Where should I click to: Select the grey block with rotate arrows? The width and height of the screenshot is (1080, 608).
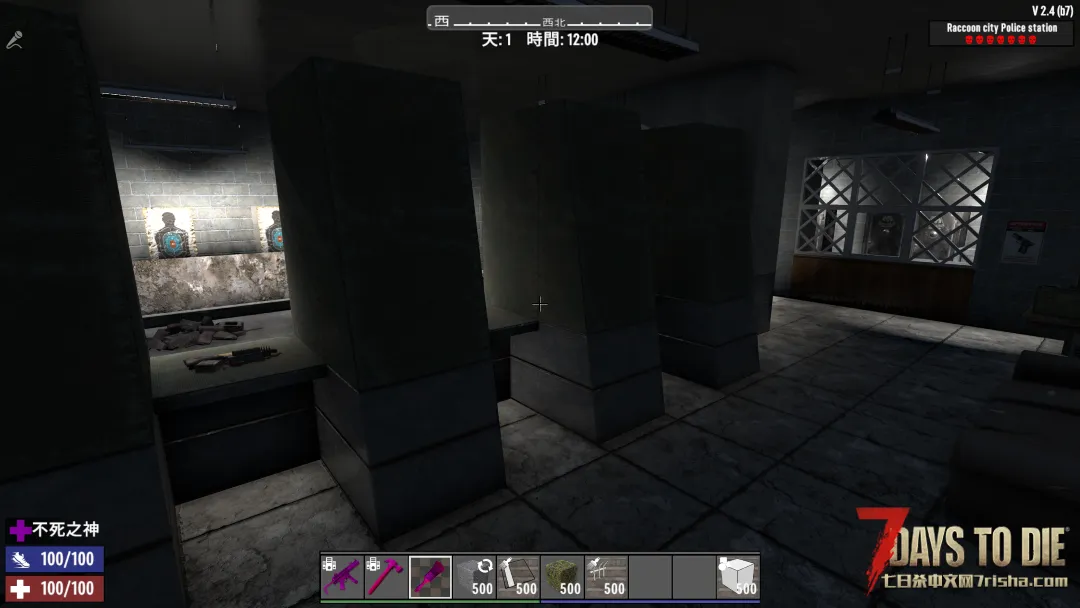[x=474, y=577]
